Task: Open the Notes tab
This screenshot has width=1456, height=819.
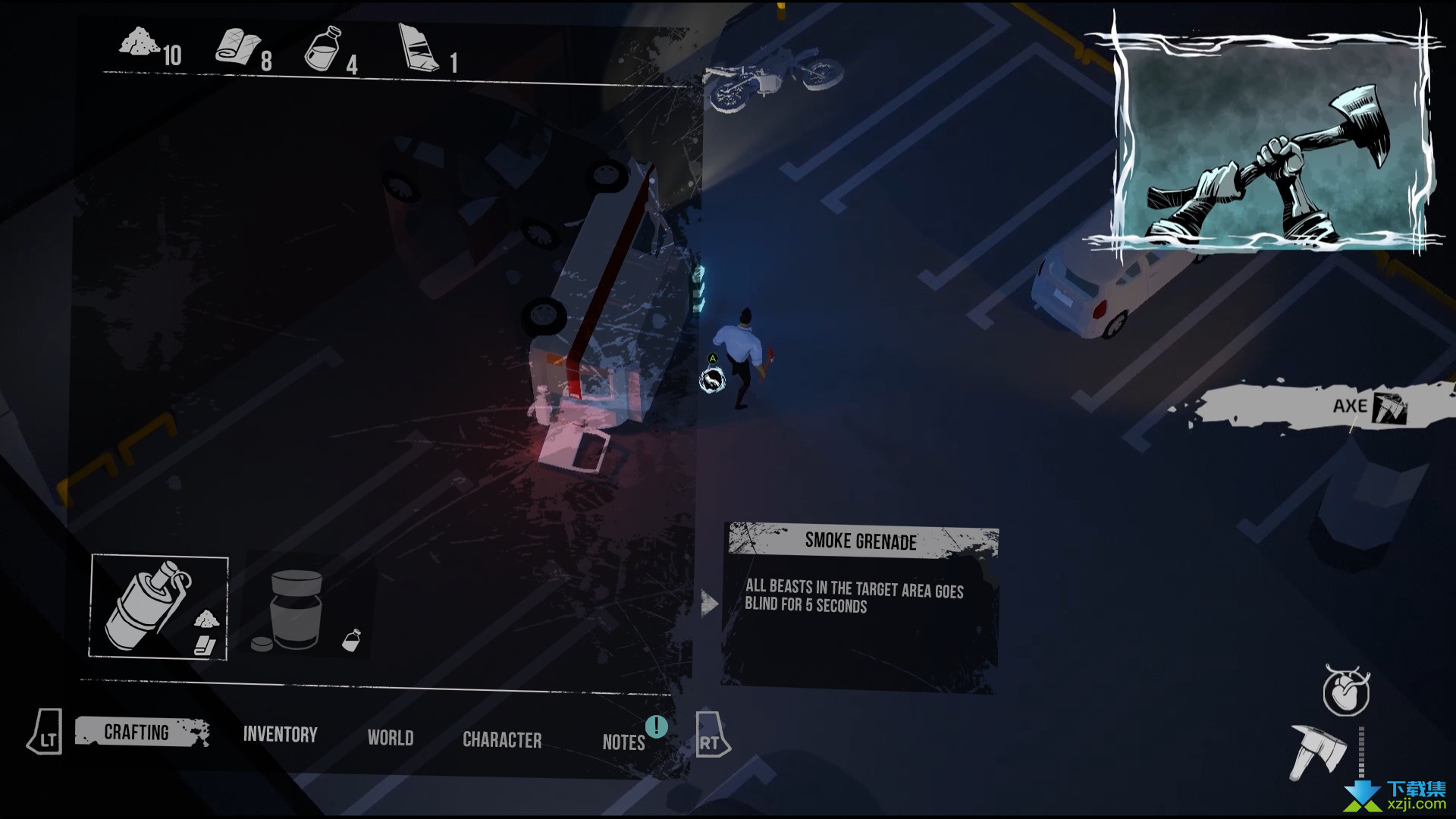Action: coord(623,742)
